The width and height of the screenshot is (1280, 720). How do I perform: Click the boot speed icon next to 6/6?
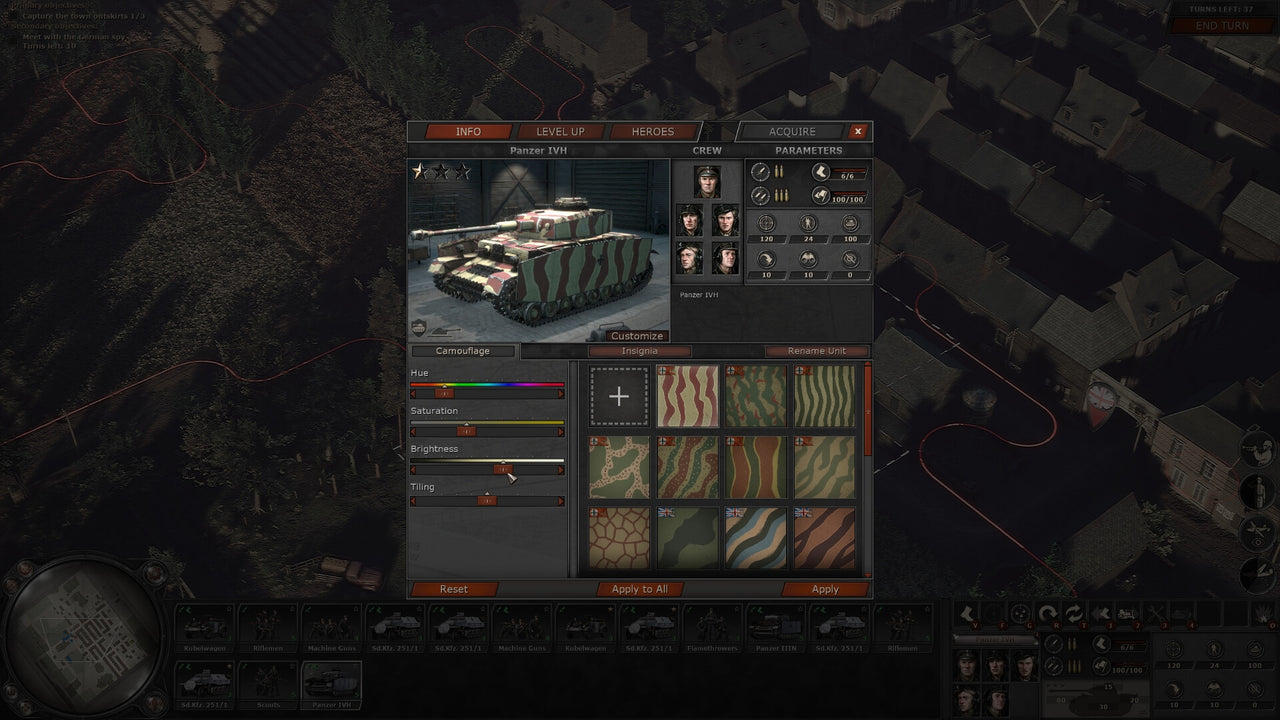point(820,173)
